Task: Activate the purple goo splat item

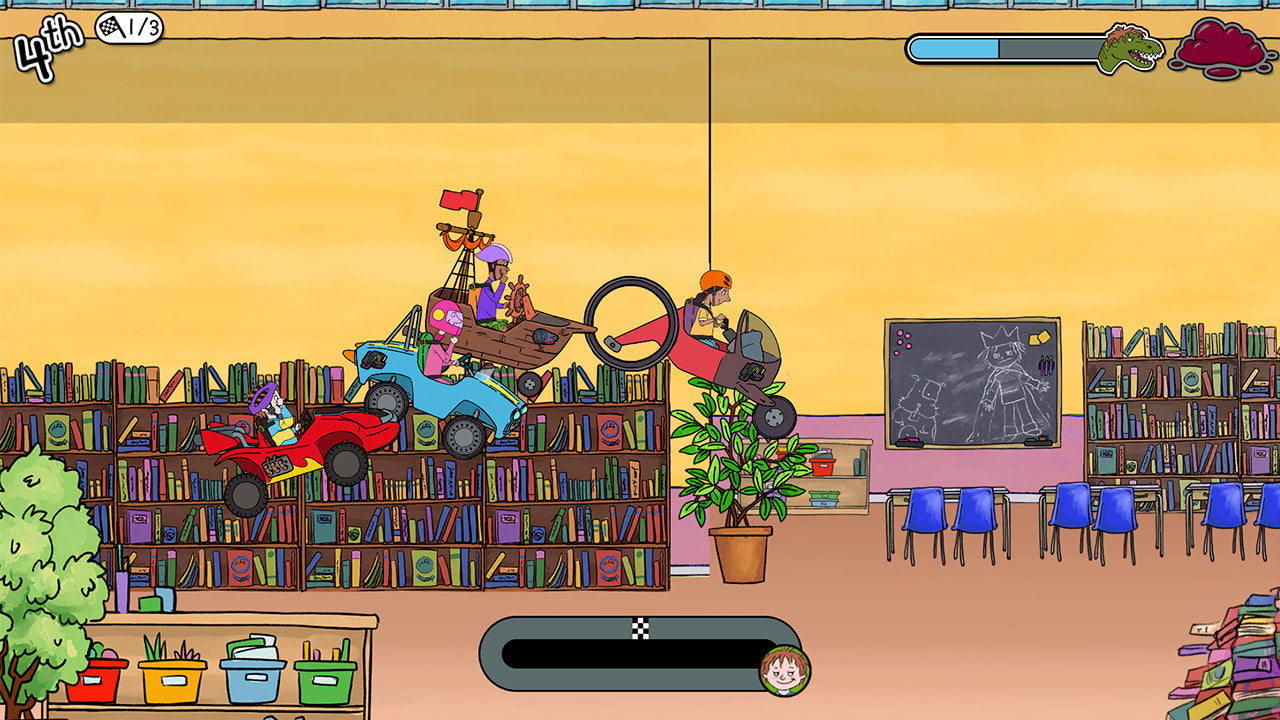Action: tap(1223, 46)
